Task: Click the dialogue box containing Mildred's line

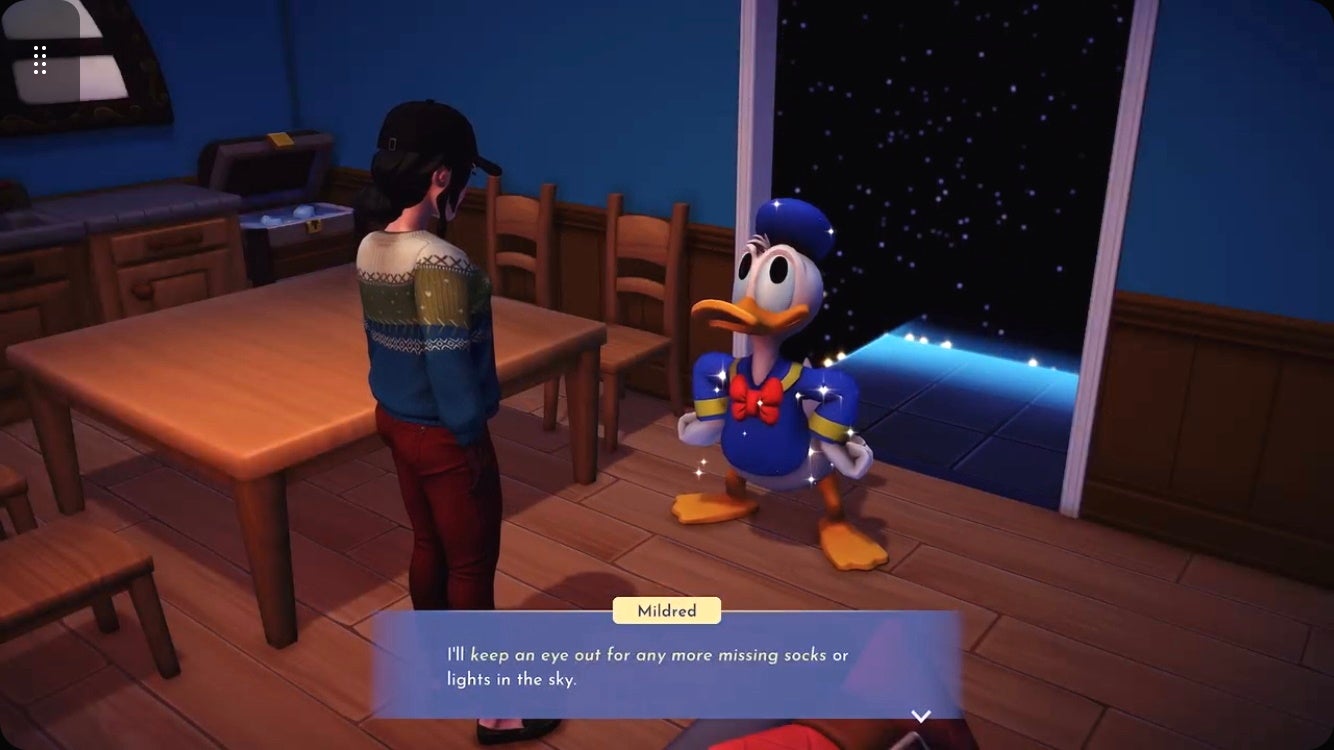Action: (660, 666)
